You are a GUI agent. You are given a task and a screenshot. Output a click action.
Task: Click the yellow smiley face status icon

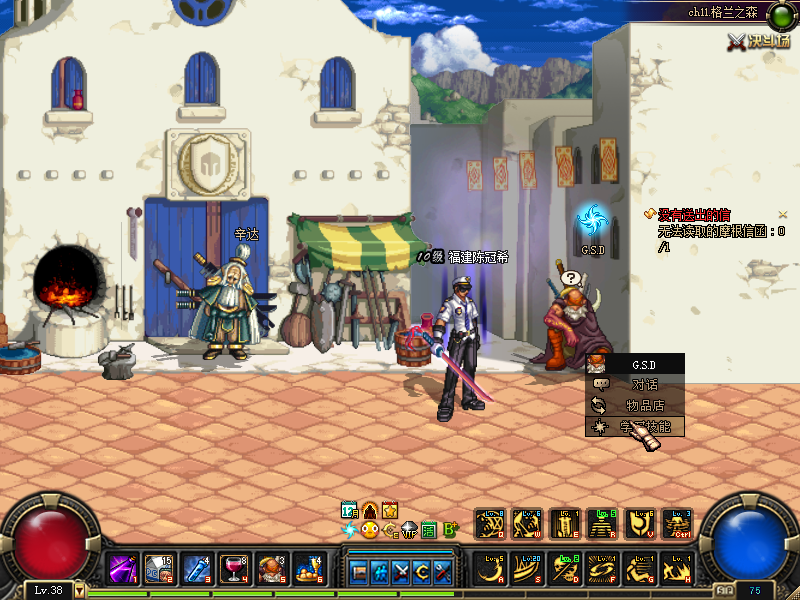[x=370, y=530]
